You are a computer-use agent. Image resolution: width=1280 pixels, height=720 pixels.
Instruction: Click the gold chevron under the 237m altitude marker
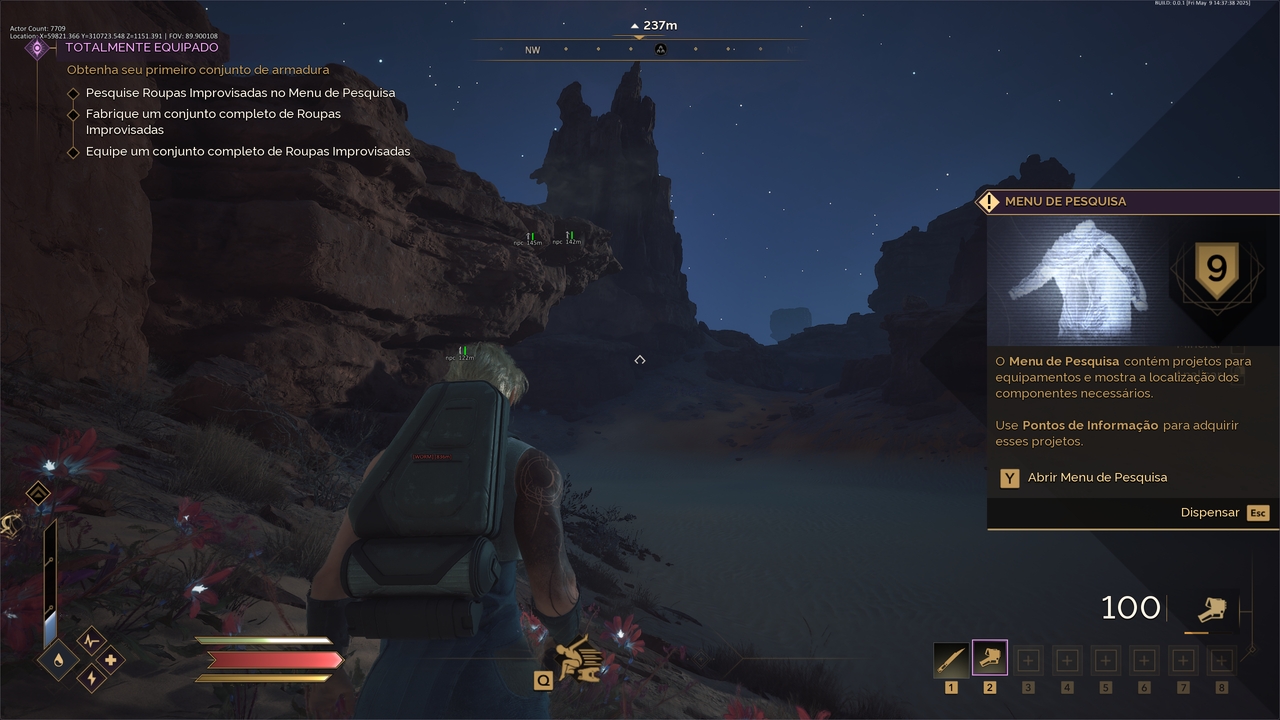pos(639,38)
